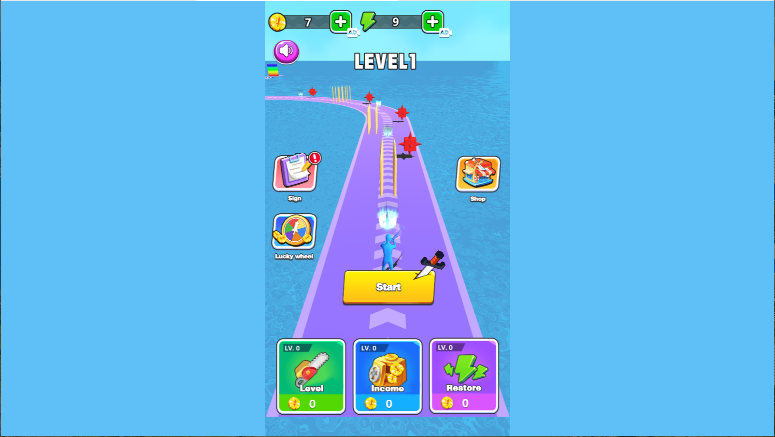Viewport: 775px width, 437px height.
Task: Upgrade the Income card
Action: [x=387, y=376]
